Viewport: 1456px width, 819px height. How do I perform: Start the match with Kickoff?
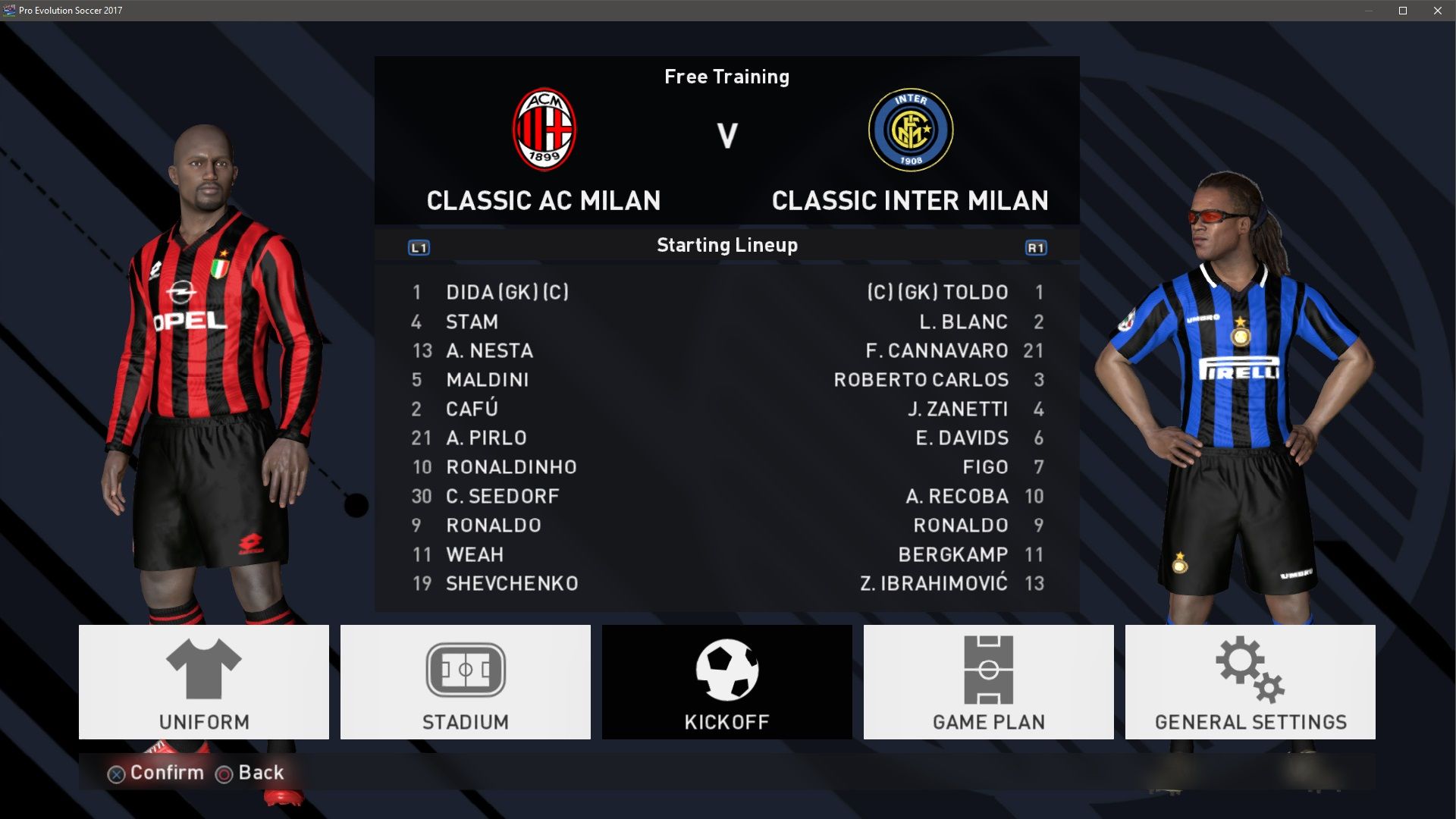726,682
